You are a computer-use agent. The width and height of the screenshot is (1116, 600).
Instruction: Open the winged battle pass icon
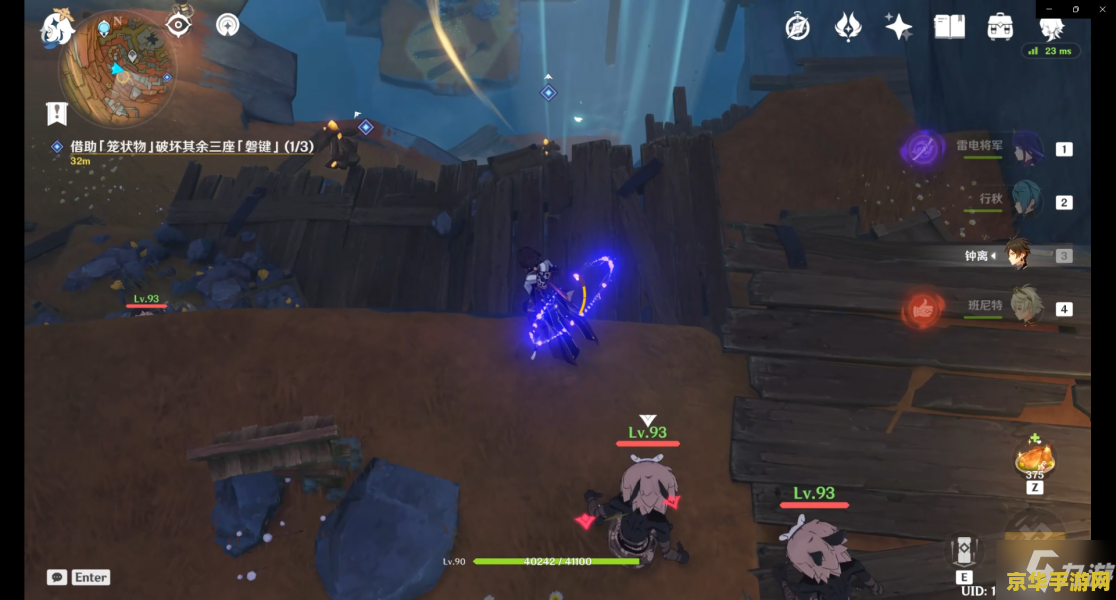click(848, 27)
